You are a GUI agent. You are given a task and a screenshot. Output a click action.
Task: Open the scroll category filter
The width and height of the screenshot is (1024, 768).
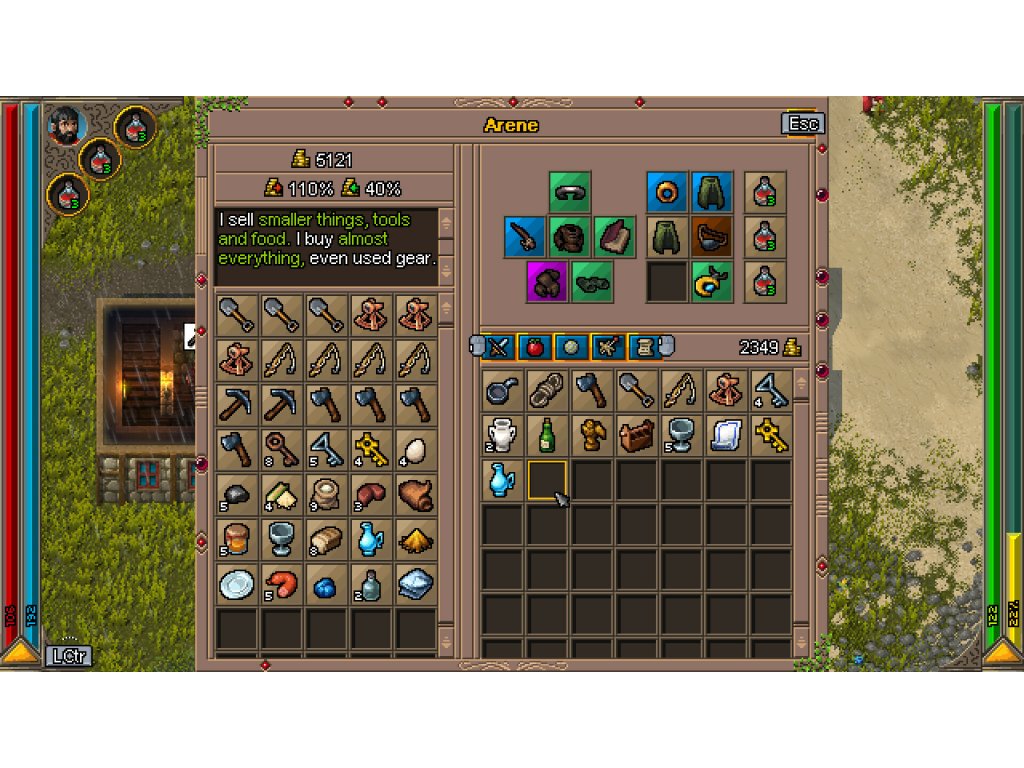click(x=643, y=347)
